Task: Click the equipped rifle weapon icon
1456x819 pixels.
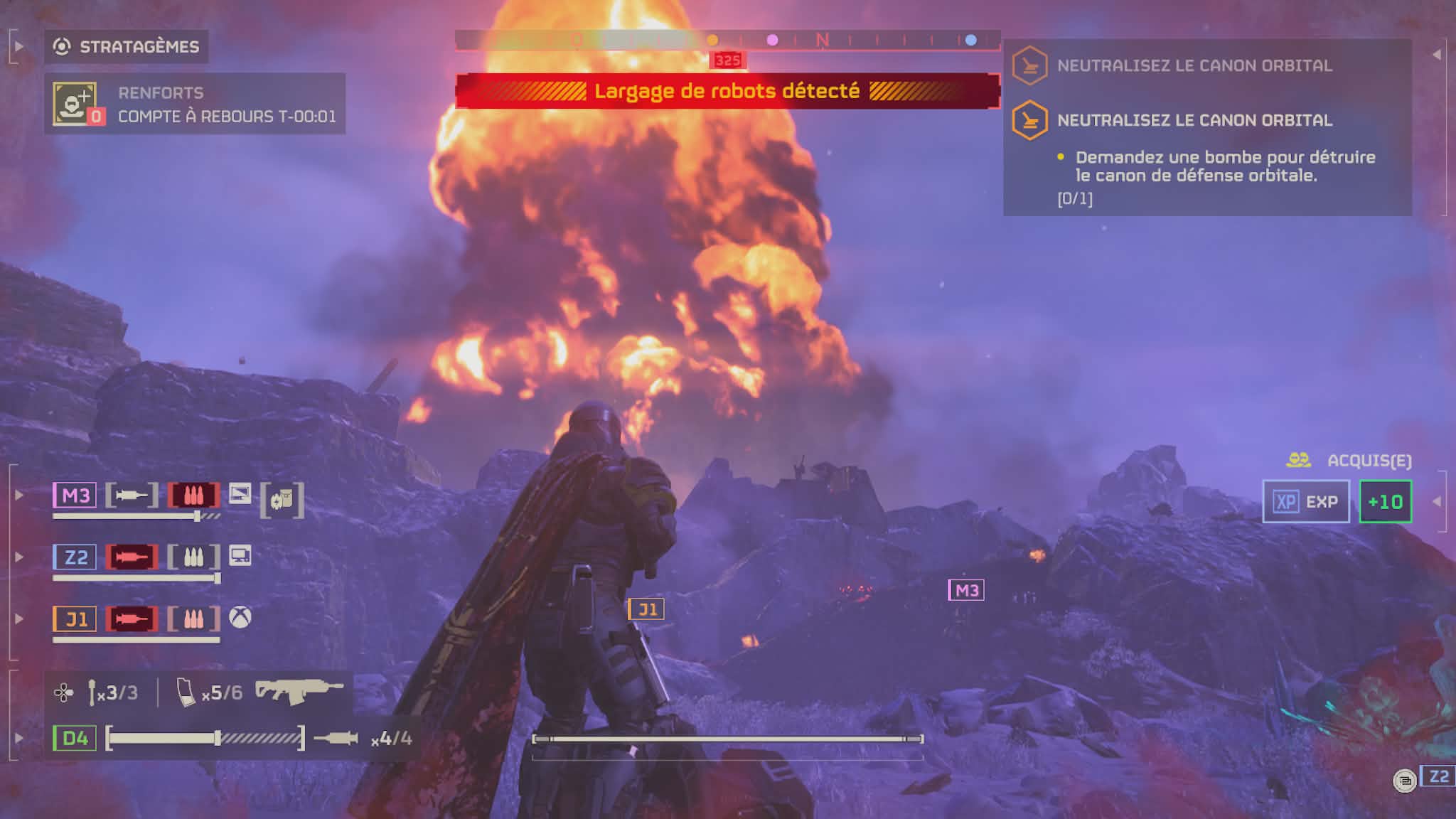Action: tap(299, 690)
